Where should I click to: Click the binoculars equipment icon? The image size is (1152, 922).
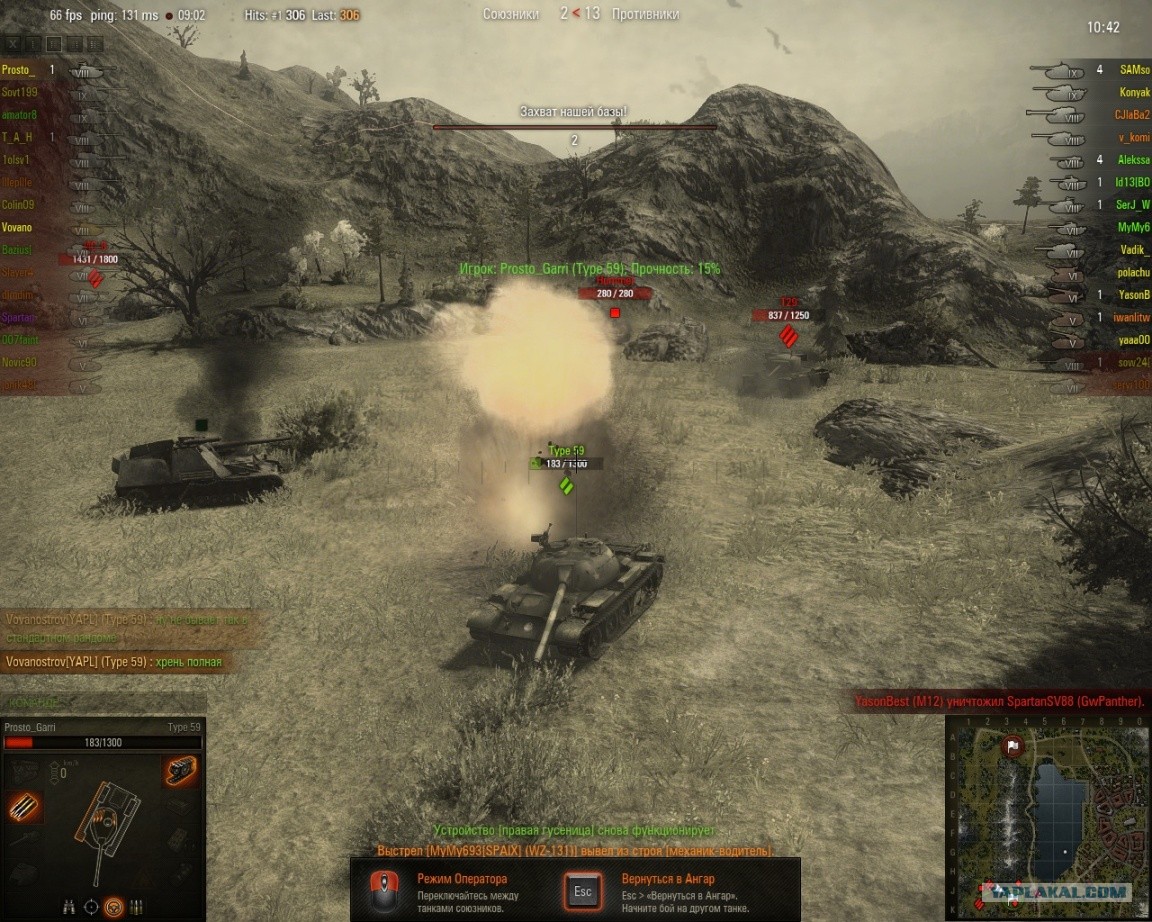click(x=69, y=906)
